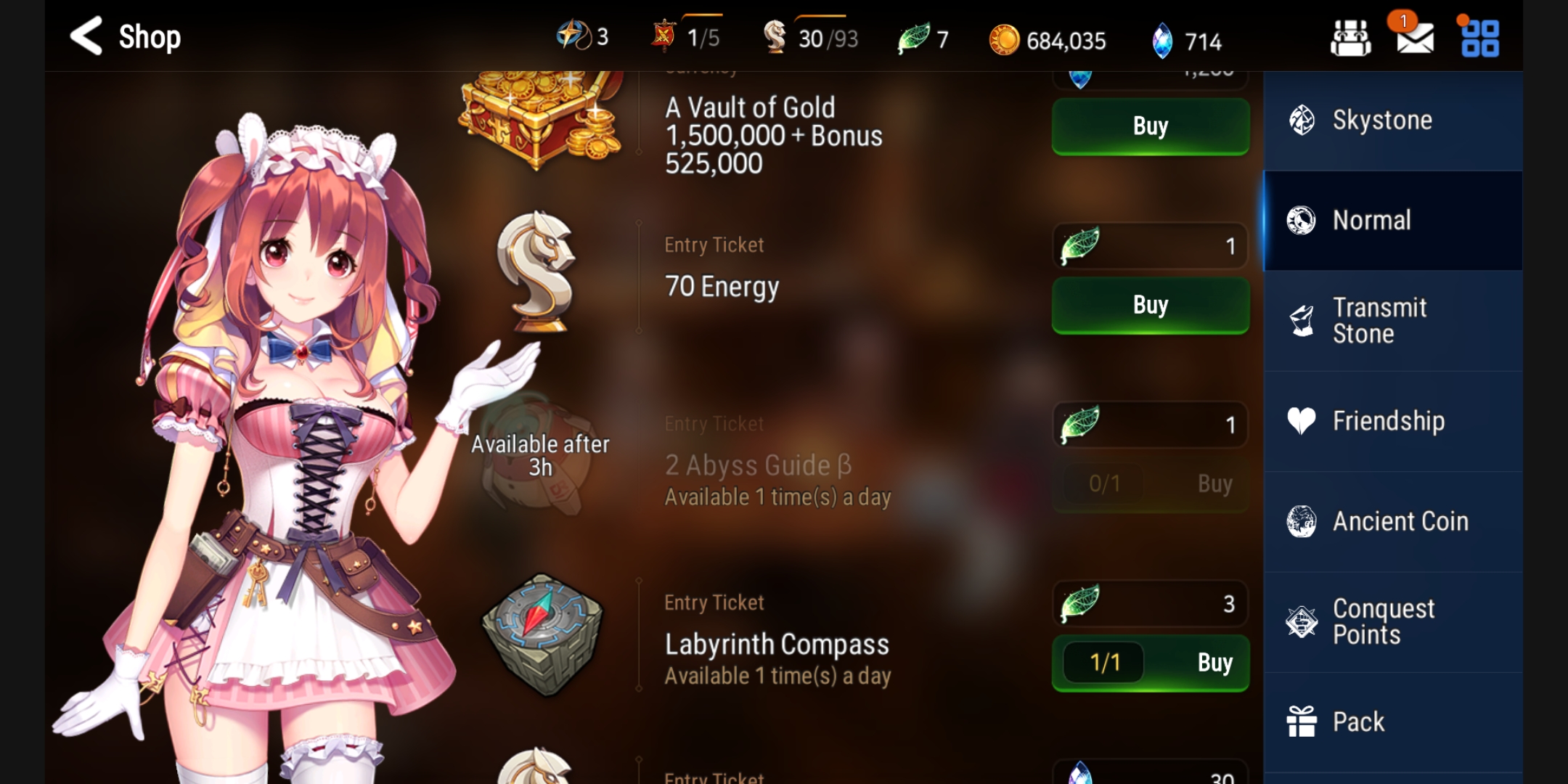The height and width of the screenshot is (784, 1568).
Task: Buy the Vault of Gold pack
Action: click(1150, 126)
